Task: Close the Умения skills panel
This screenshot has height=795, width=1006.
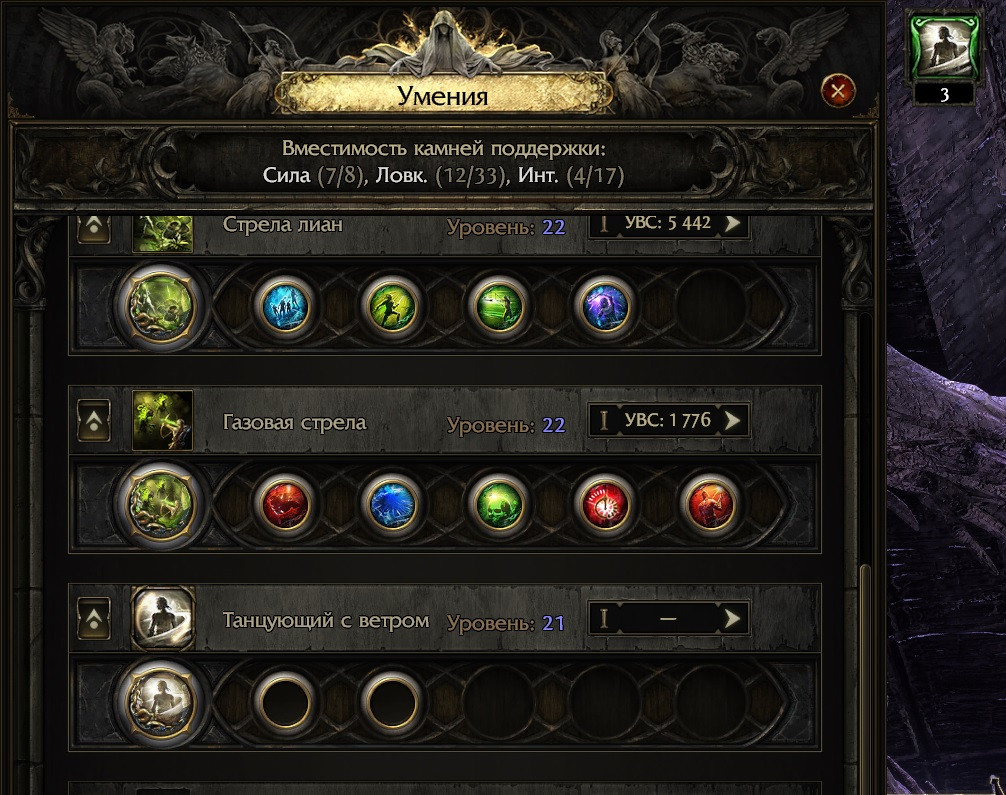Action: [x=837, y=93]
